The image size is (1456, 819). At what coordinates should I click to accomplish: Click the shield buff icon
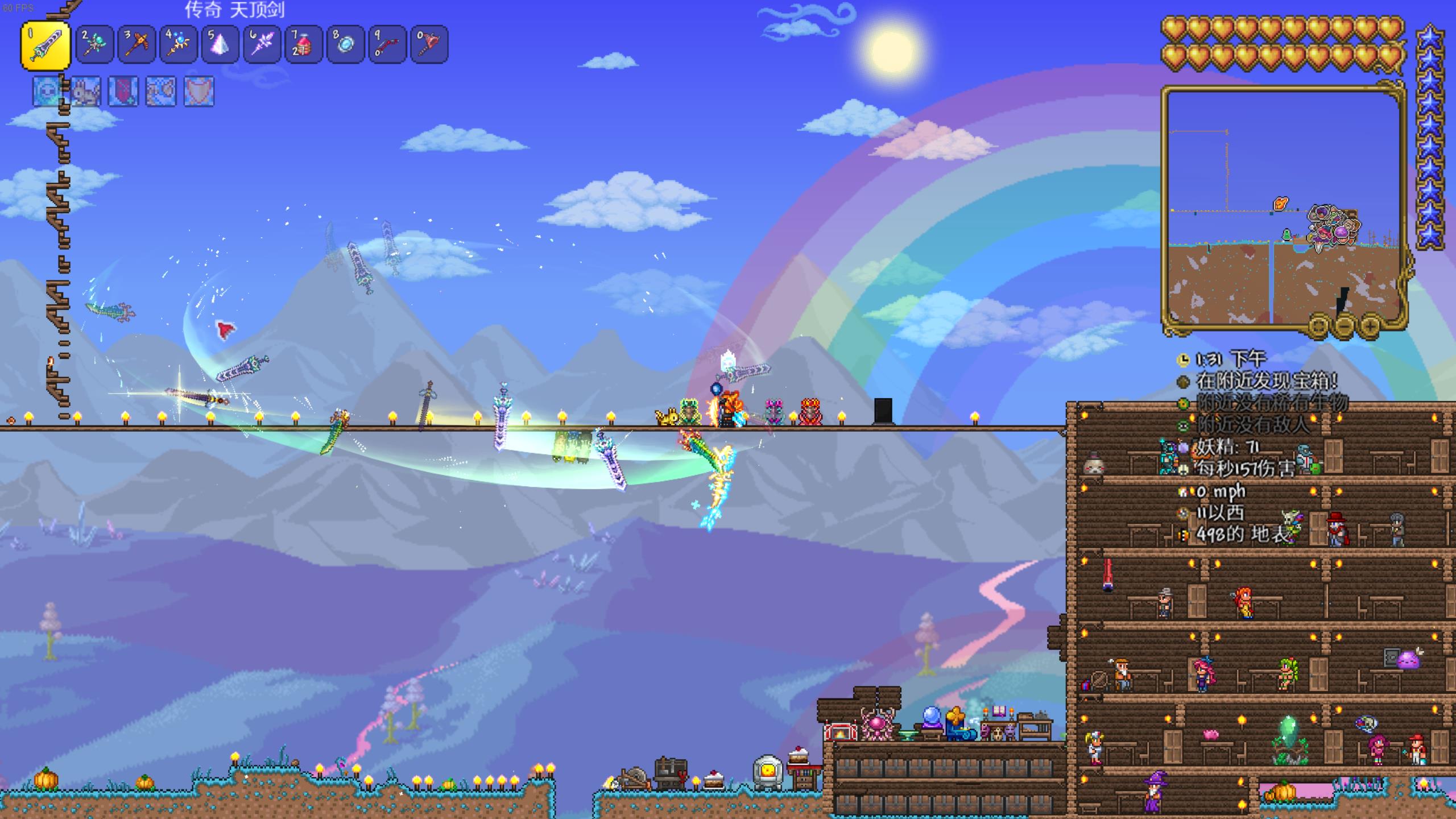[199, 92]
